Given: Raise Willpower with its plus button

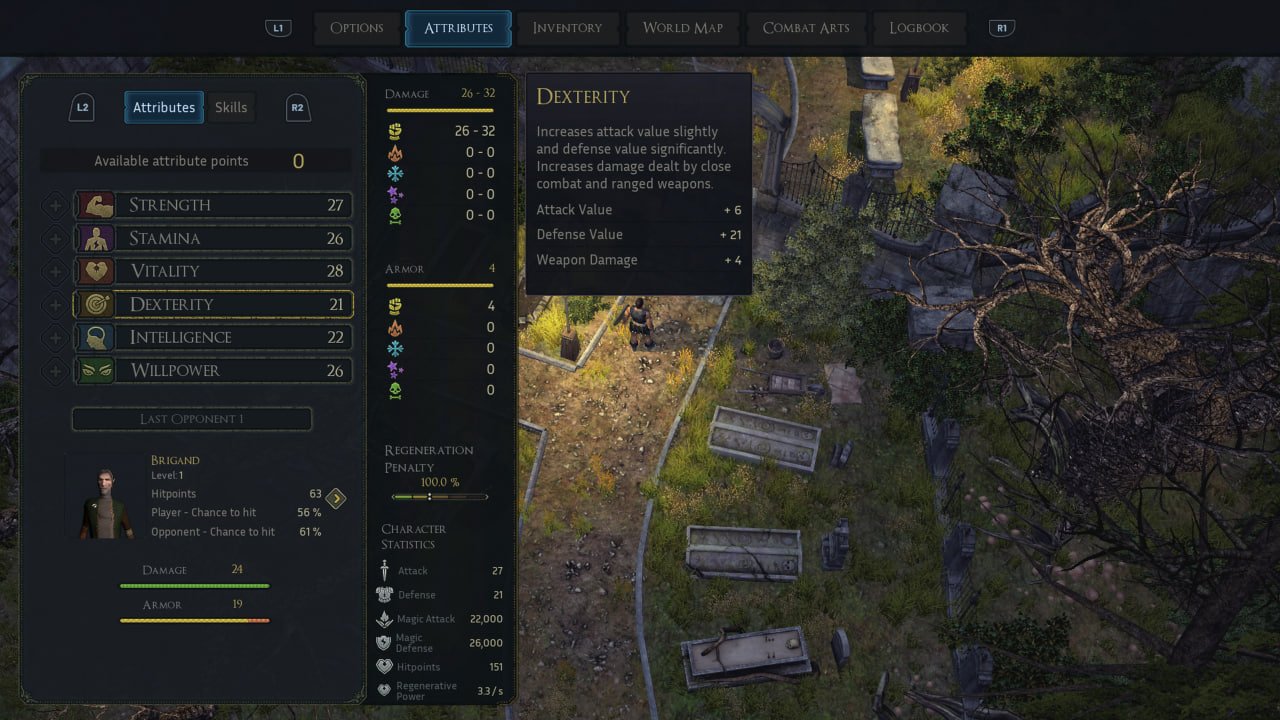Looking at the screenshot, I should (x=55, y=370).
